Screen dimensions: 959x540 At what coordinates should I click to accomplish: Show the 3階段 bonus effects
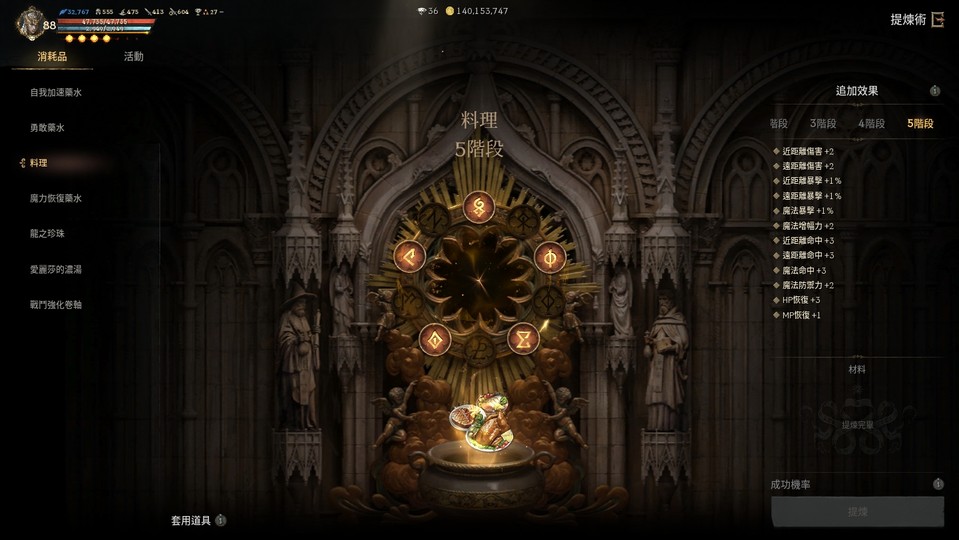[x=823, y=124]
